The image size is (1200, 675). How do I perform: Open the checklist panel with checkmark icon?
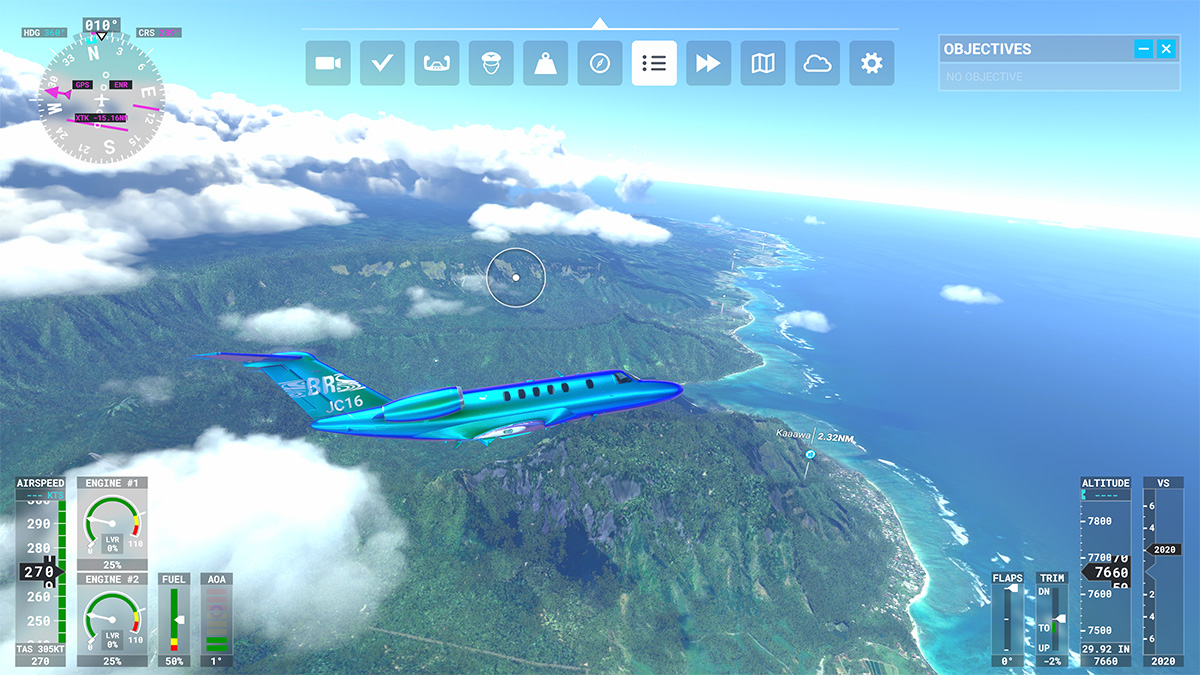(382, 63)
